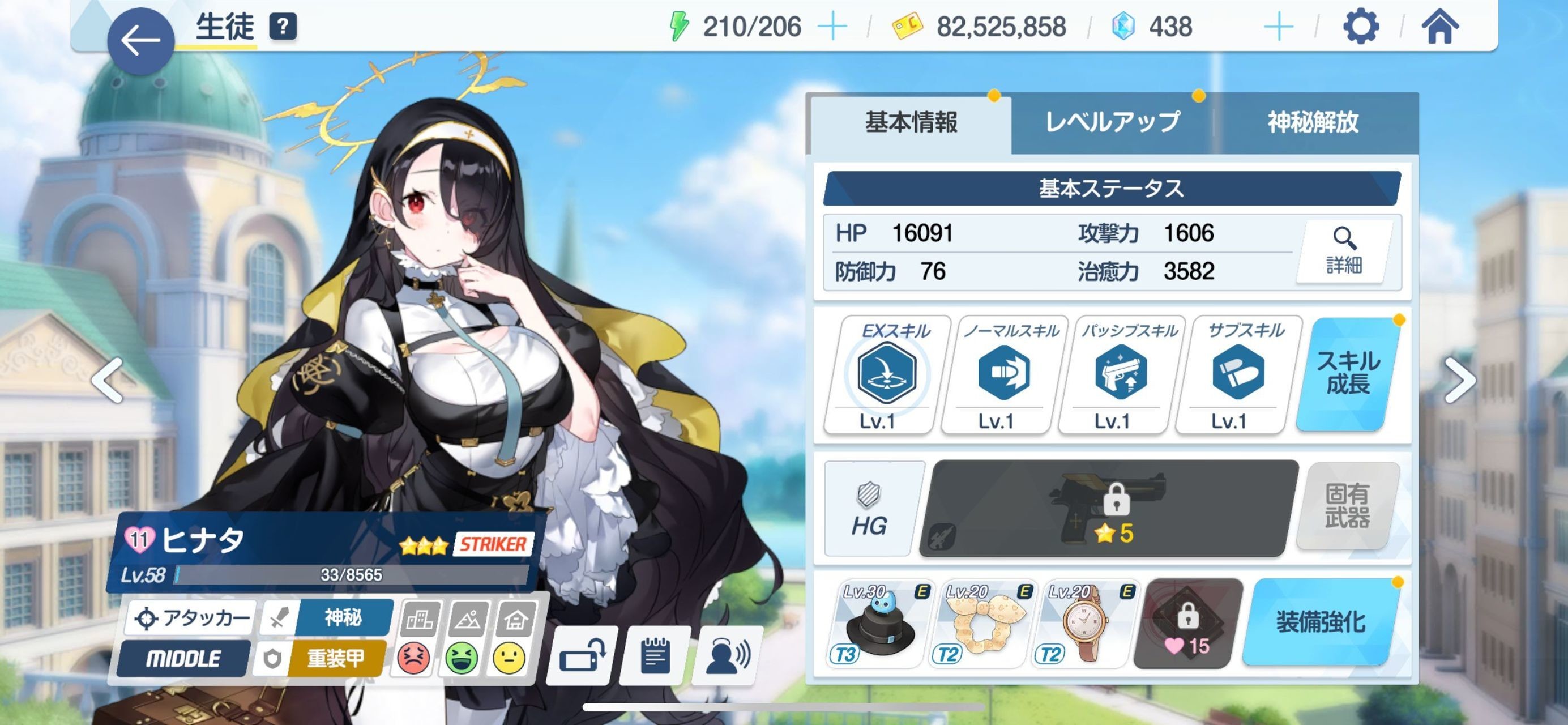Select the パッシブスキル pistol icon
Screen dimensions: 1568x725
point(1121,373)
